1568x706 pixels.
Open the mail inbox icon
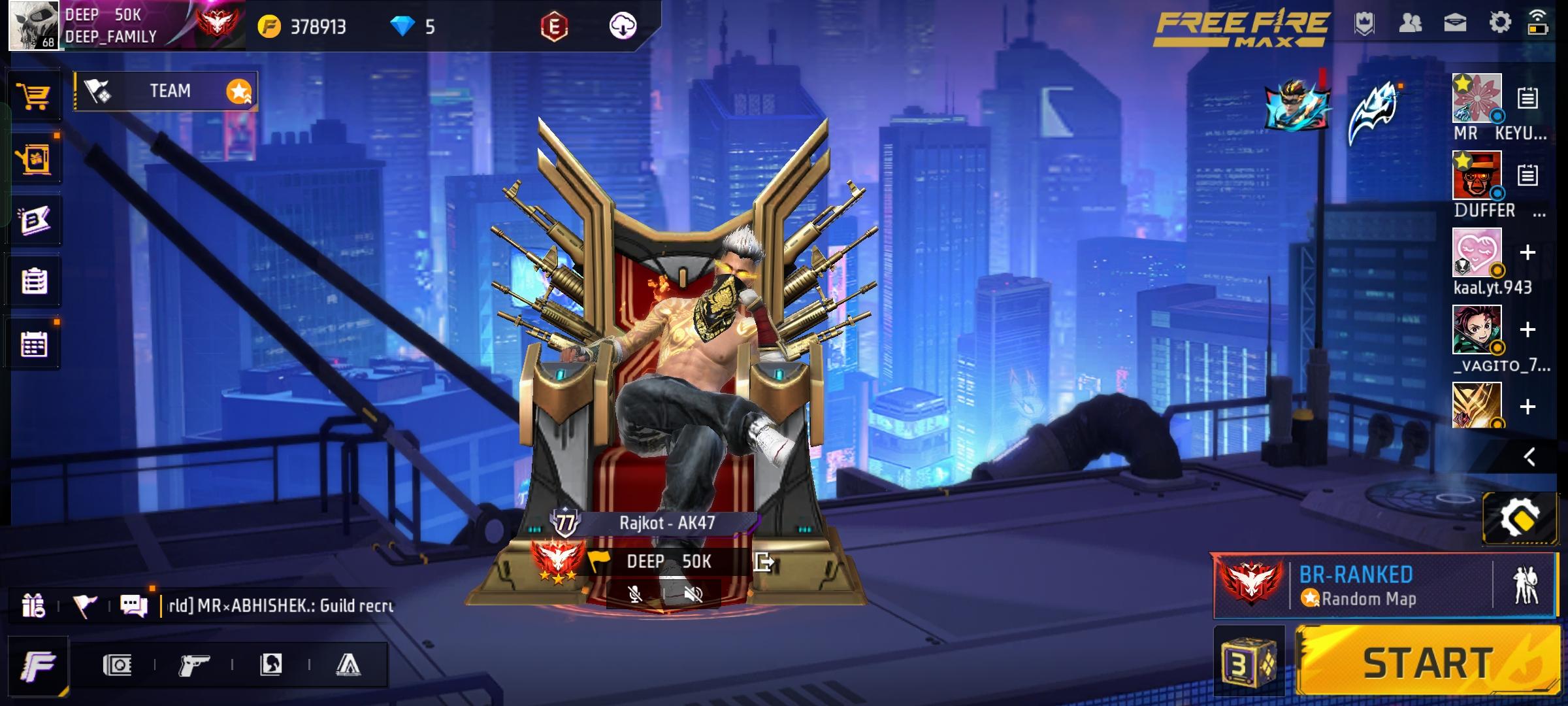1455,24
